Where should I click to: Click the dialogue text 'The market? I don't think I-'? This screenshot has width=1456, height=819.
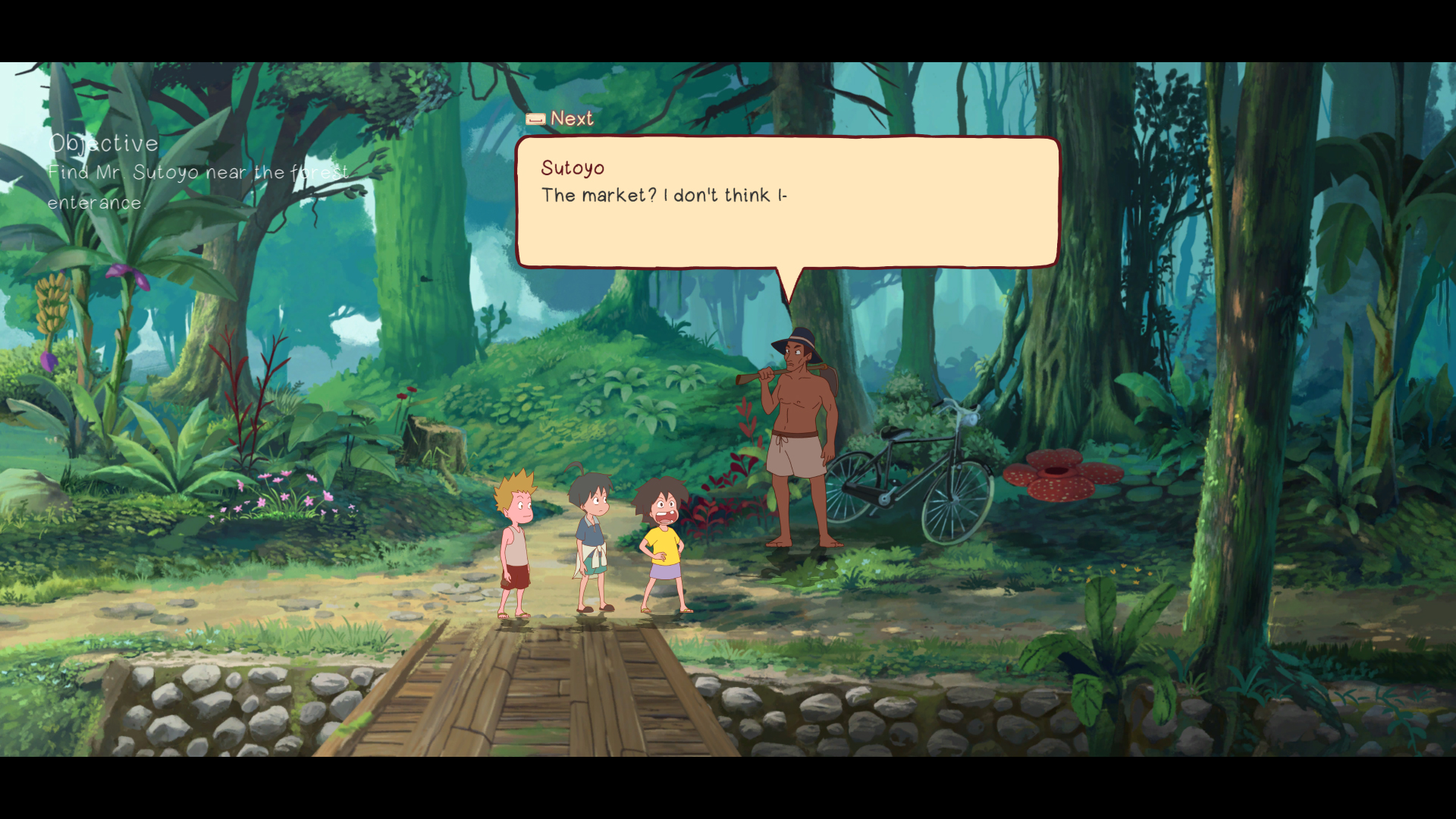(x=665, y=195)
